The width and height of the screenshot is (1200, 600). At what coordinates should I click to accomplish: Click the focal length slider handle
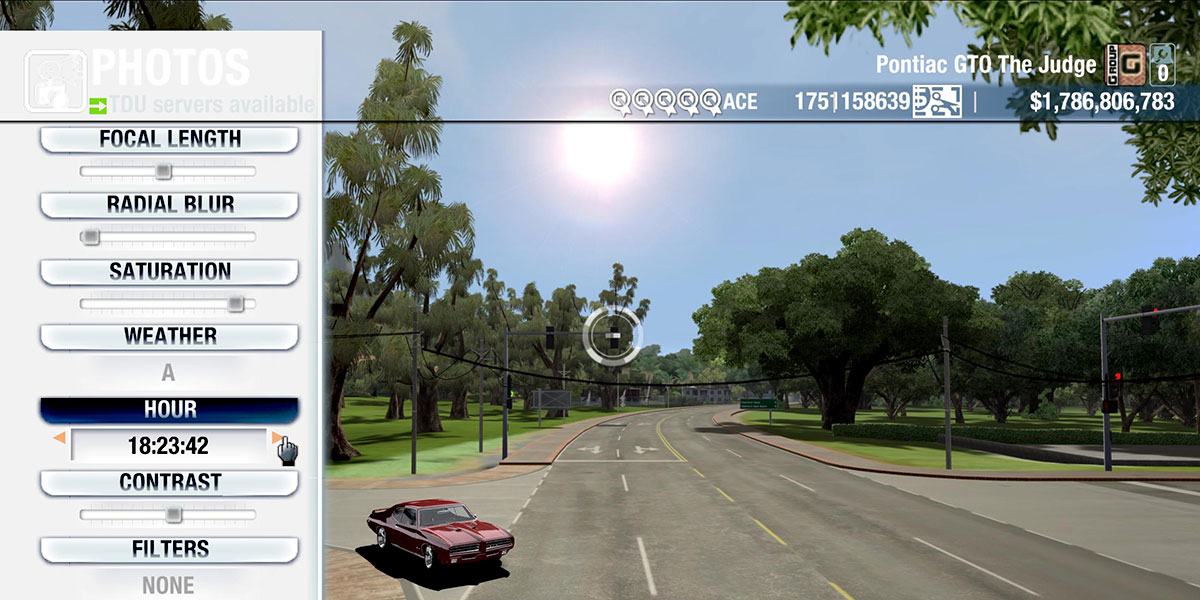pyautogui.click(x=163, y=172)
